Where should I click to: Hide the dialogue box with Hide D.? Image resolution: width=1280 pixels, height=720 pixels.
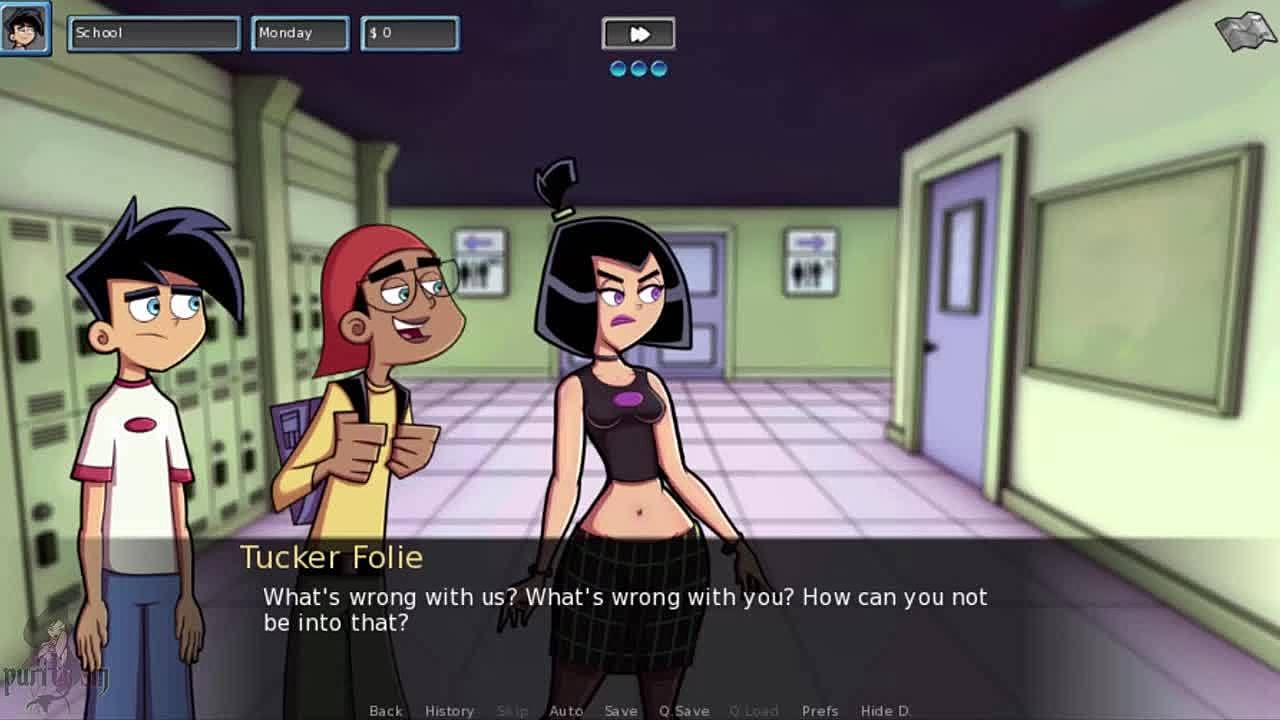pyautogui.click(x=885, y=711)
